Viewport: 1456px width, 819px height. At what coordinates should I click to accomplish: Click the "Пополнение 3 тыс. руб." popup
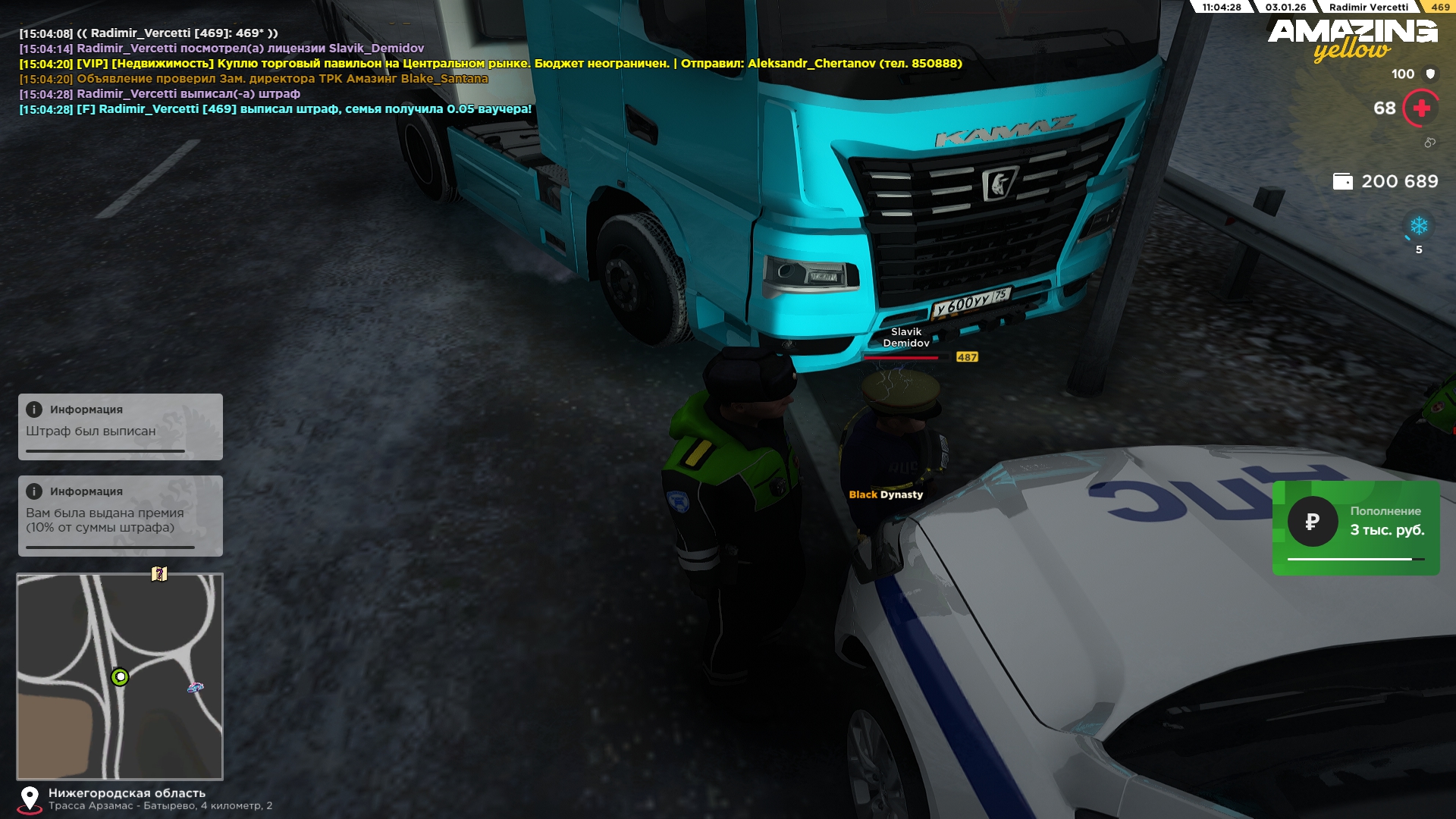[x=1356, y=528]
